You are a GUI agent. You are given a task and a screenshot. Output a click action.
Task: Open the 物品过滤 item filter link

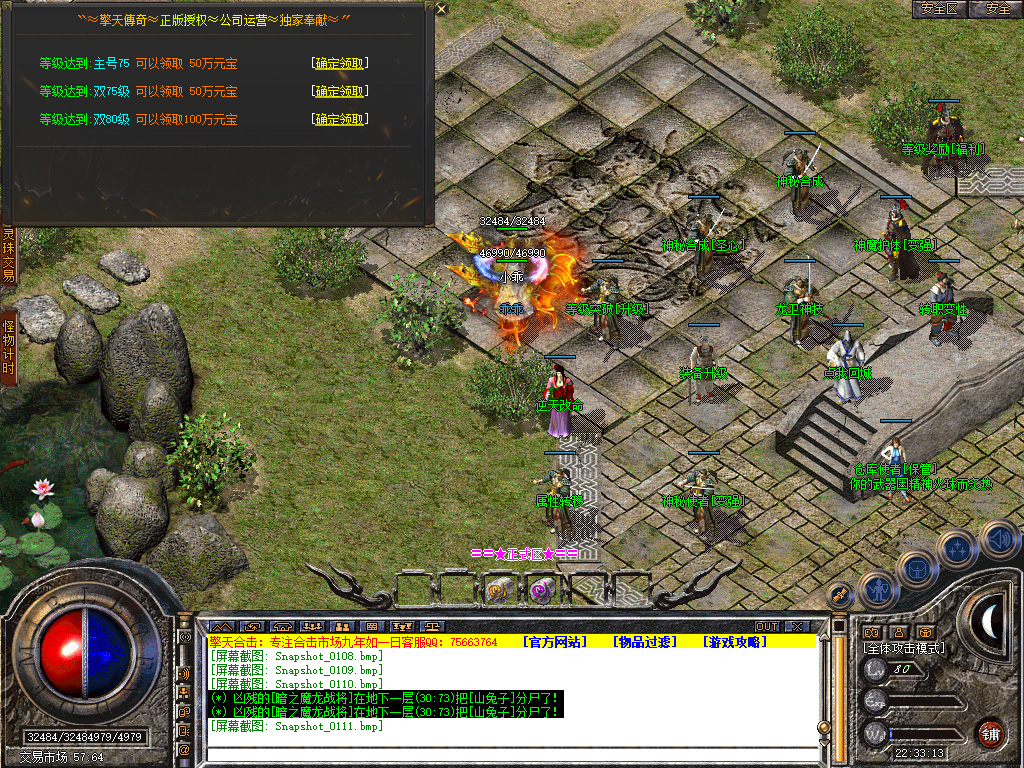646,642
